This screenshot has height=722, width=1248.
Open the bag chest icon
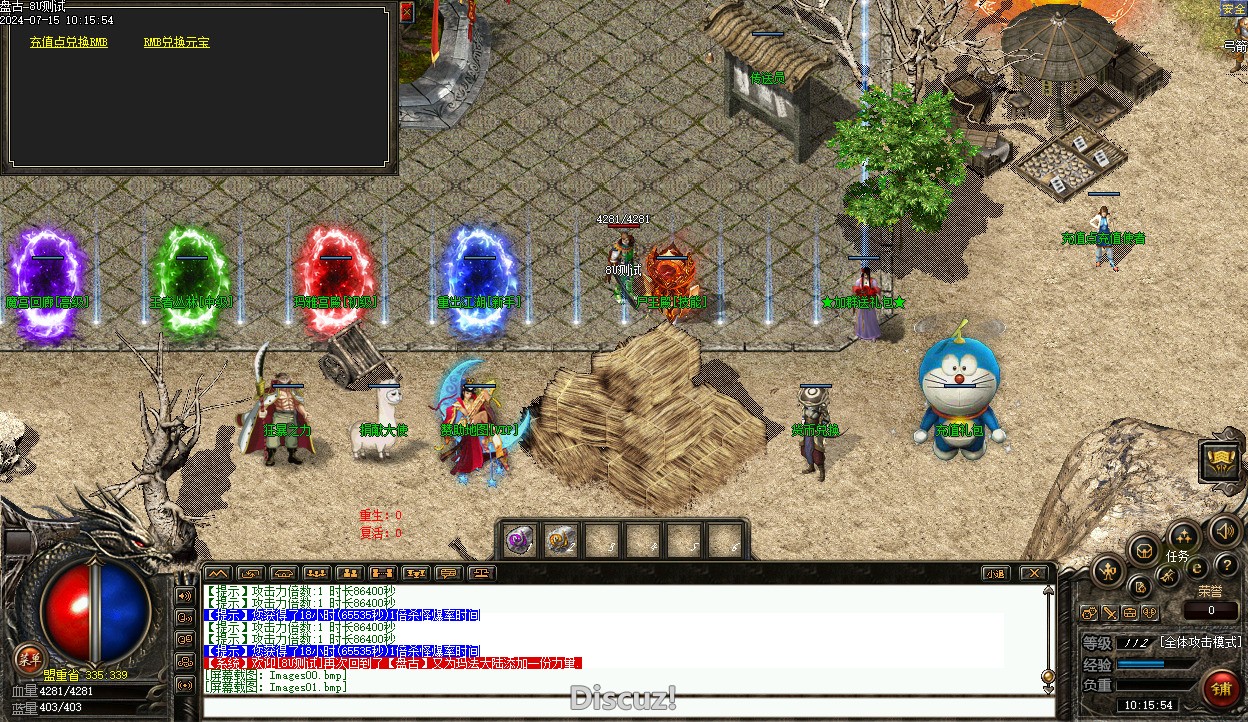point(1144,549)
